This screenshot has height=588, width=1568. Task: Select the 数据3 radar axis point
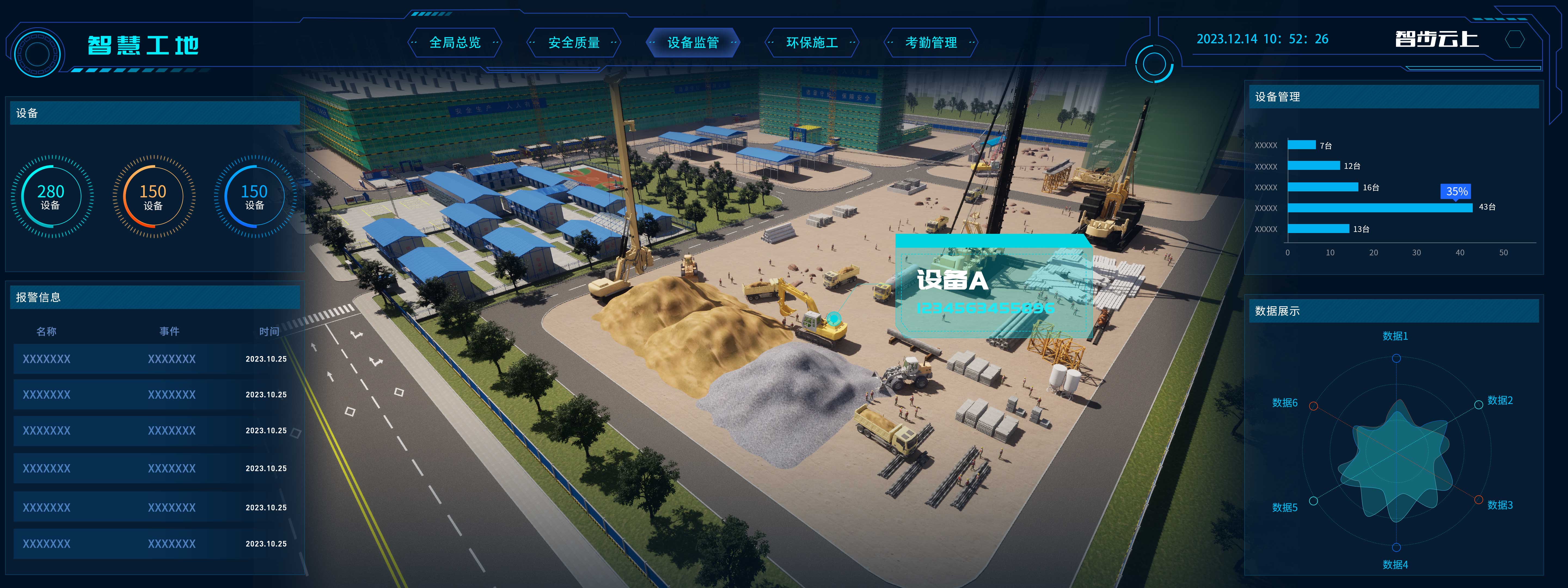[1478, 500]
